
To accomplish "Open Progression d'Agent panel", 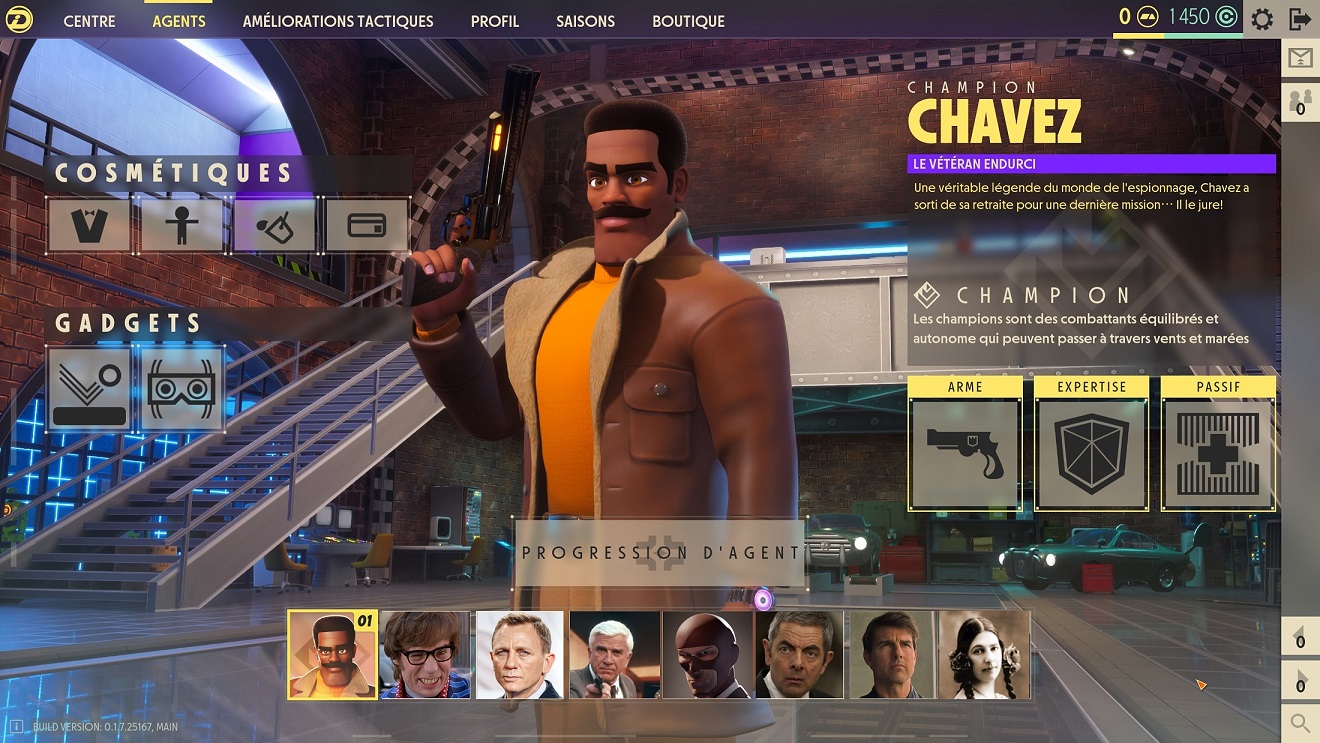I will pos(660,552).
